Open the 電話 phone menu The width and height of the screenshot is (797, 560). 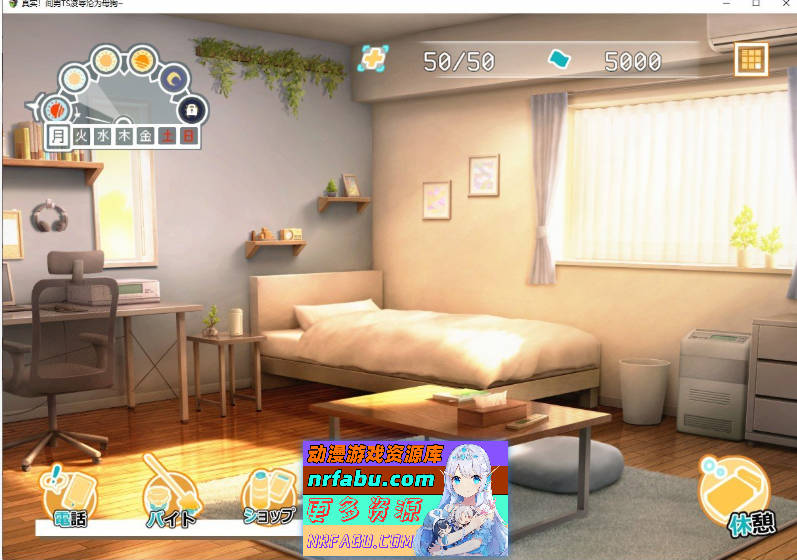[67, 495]
